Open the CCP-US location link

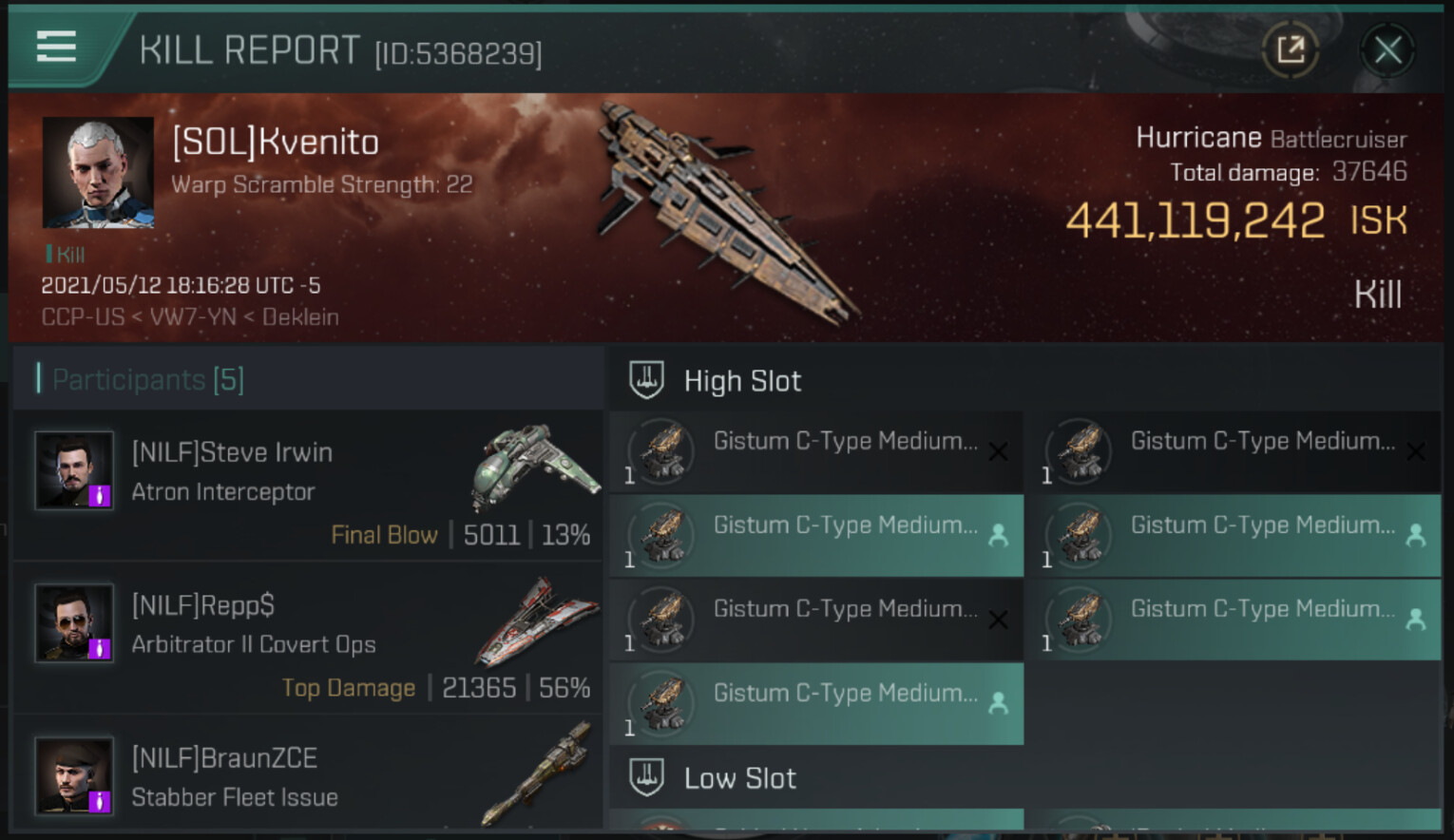83,316
